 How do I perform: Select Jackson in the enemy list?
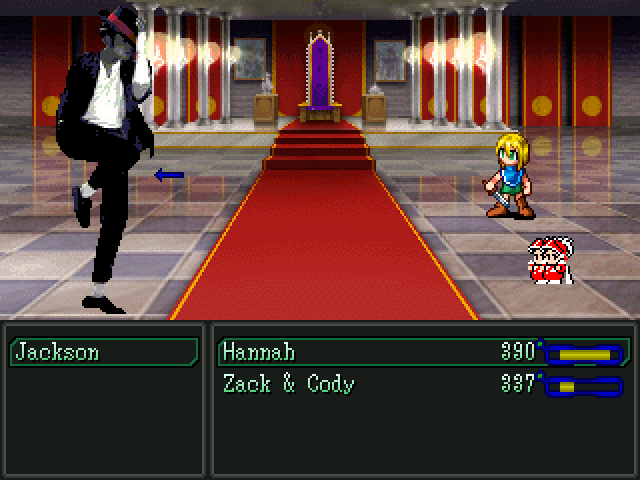pos(103,352)
